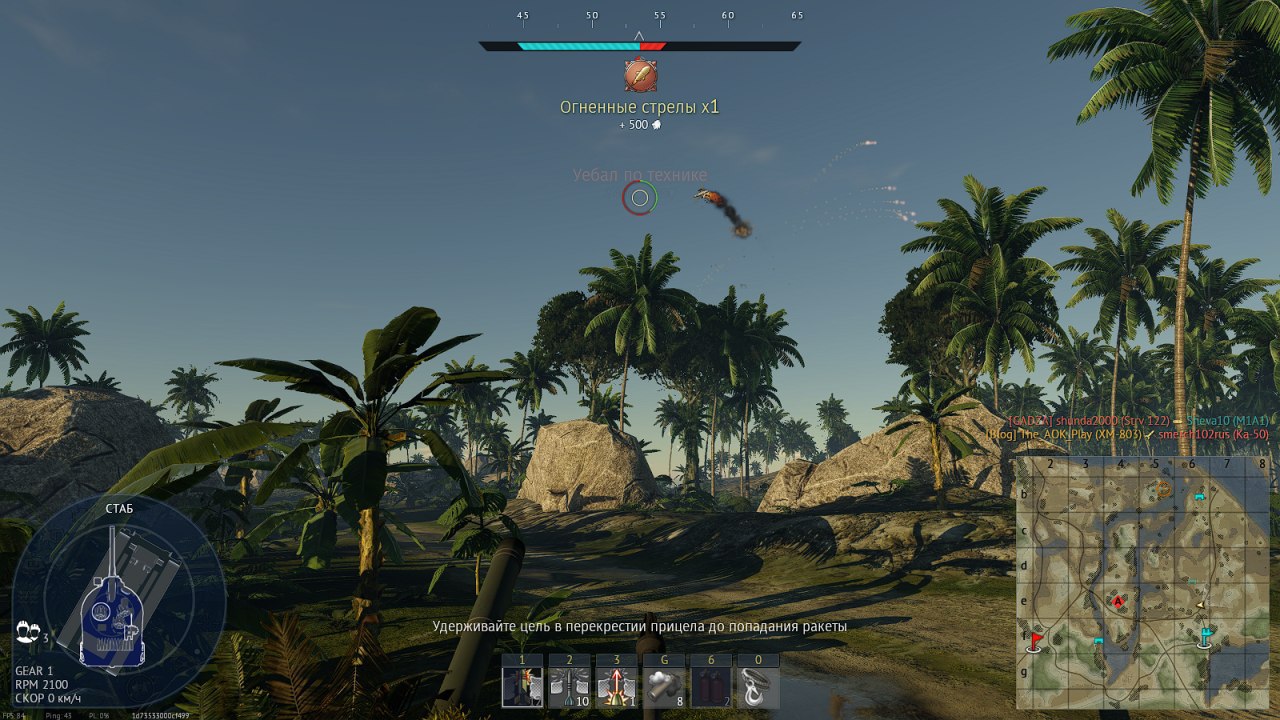Select the missile weapon slot 1
This screenshot has height=720, width=1280.
[522, 687]
